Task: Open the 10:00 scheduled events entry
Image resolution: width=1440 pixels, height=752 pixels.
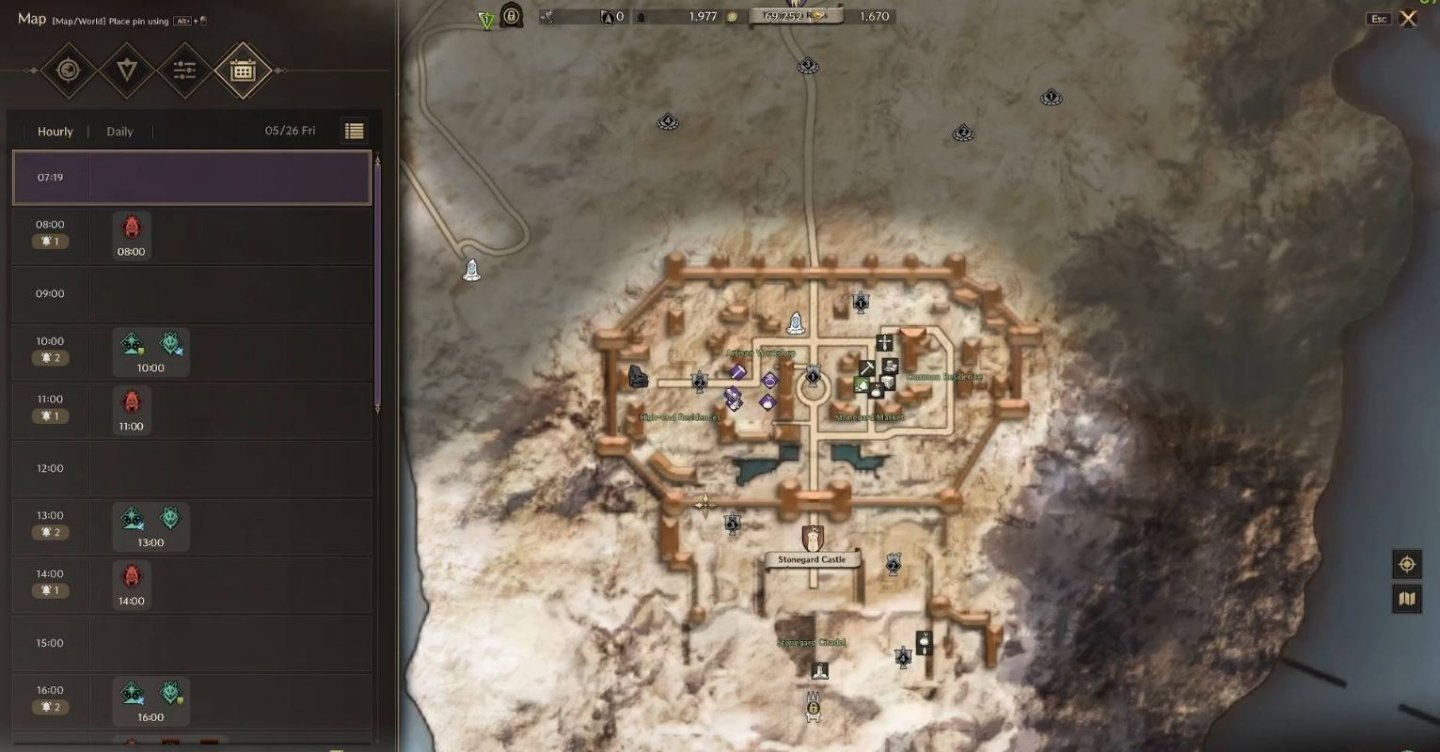Action: [x=151, y=353]
